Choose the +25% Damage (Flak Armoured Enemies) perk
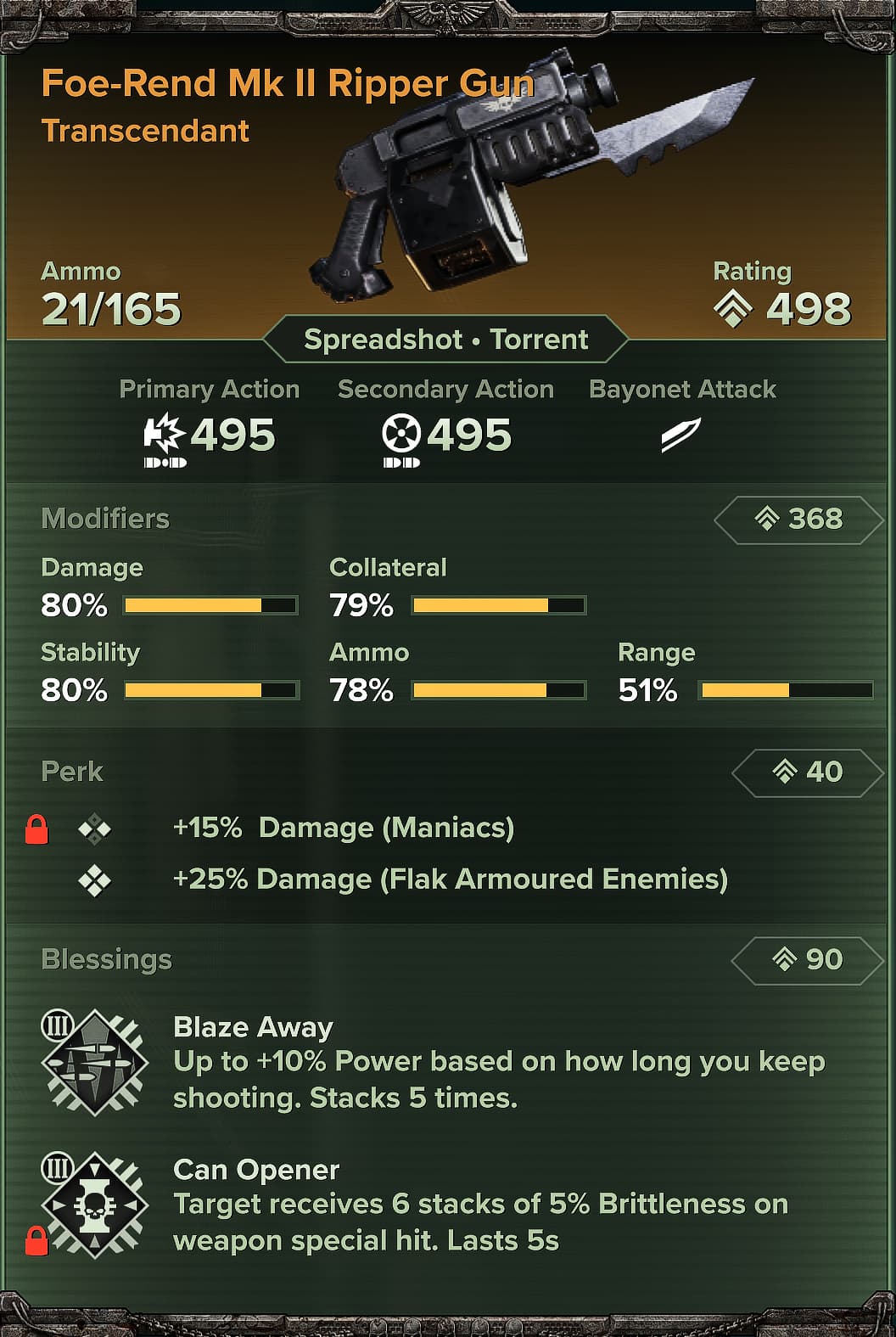 pyautogui.click(x=450, y=879)
